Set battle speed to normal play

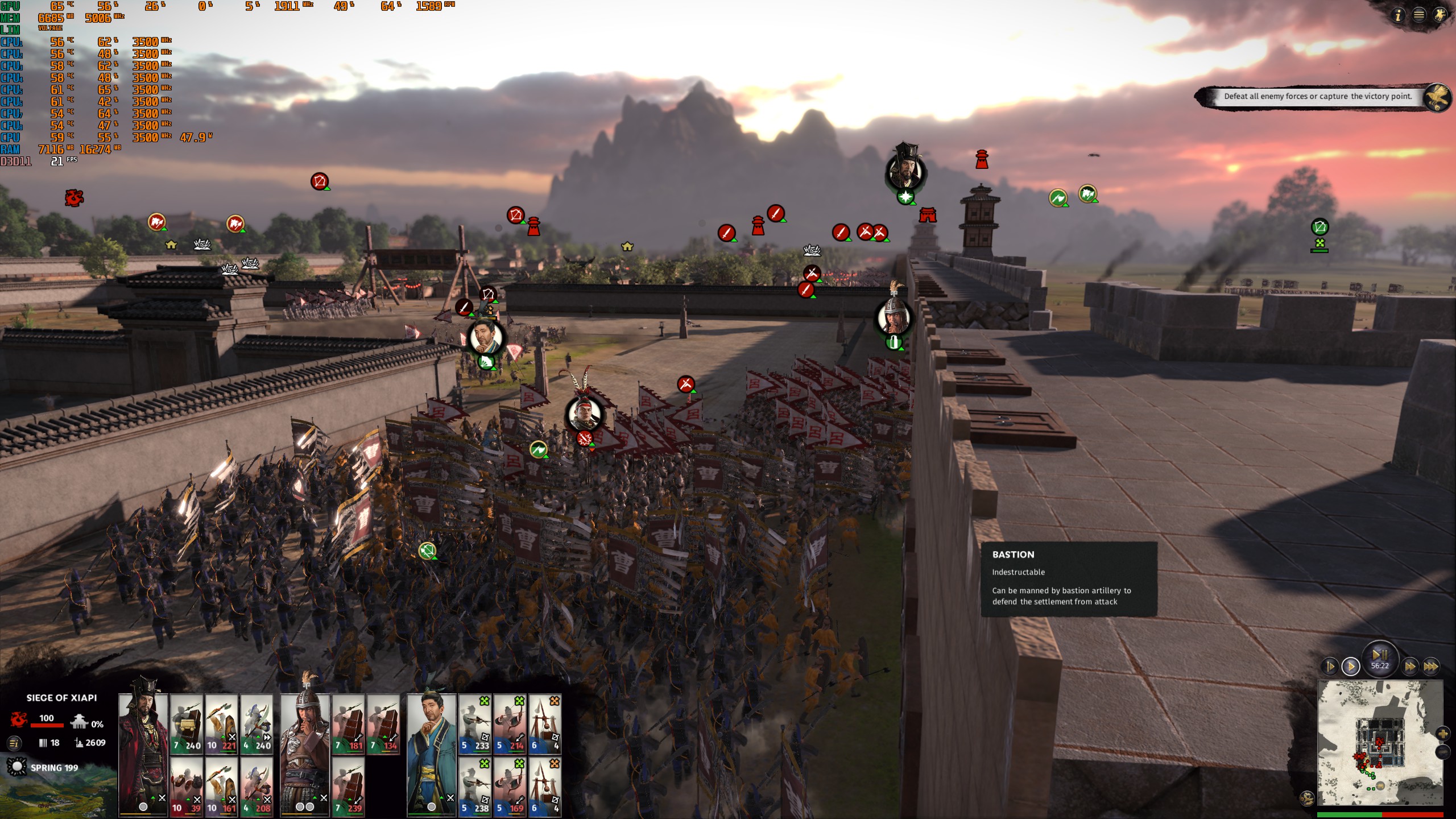tap(1351, 666)
